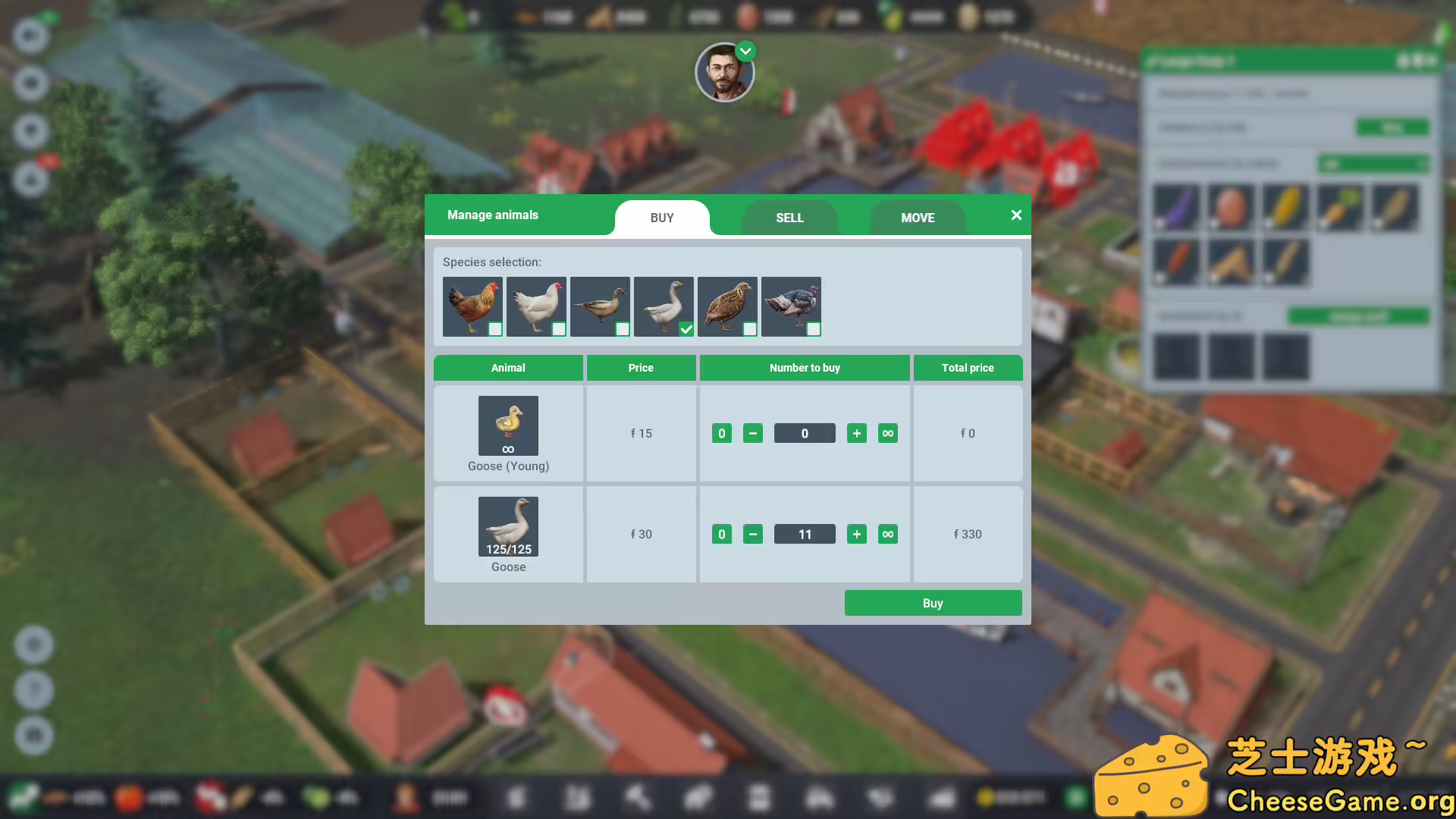Increase Goose quantity with the plus stepper
Screen dimensions: 1456x819
coord(857,534)
